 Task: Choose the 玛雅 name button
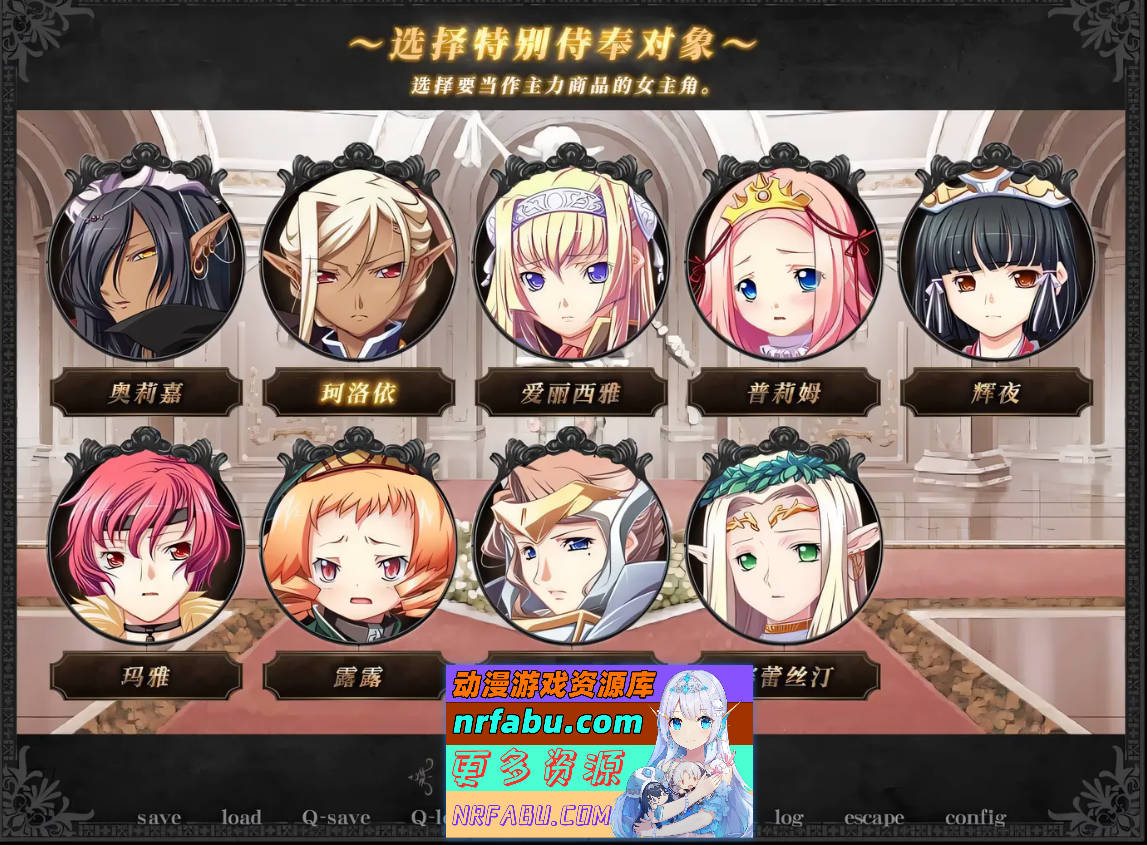click(146, 677)
